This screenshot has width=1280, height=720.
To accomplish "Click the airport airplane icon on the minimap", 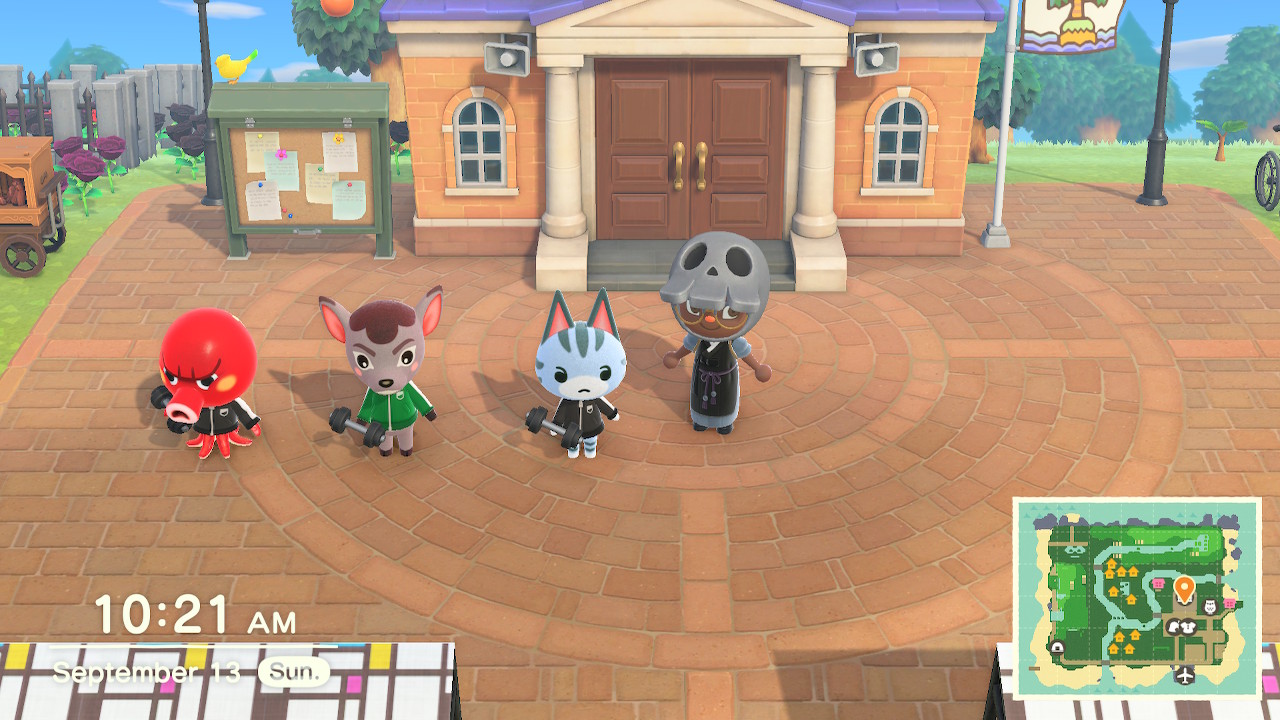I will (1185, 676).
